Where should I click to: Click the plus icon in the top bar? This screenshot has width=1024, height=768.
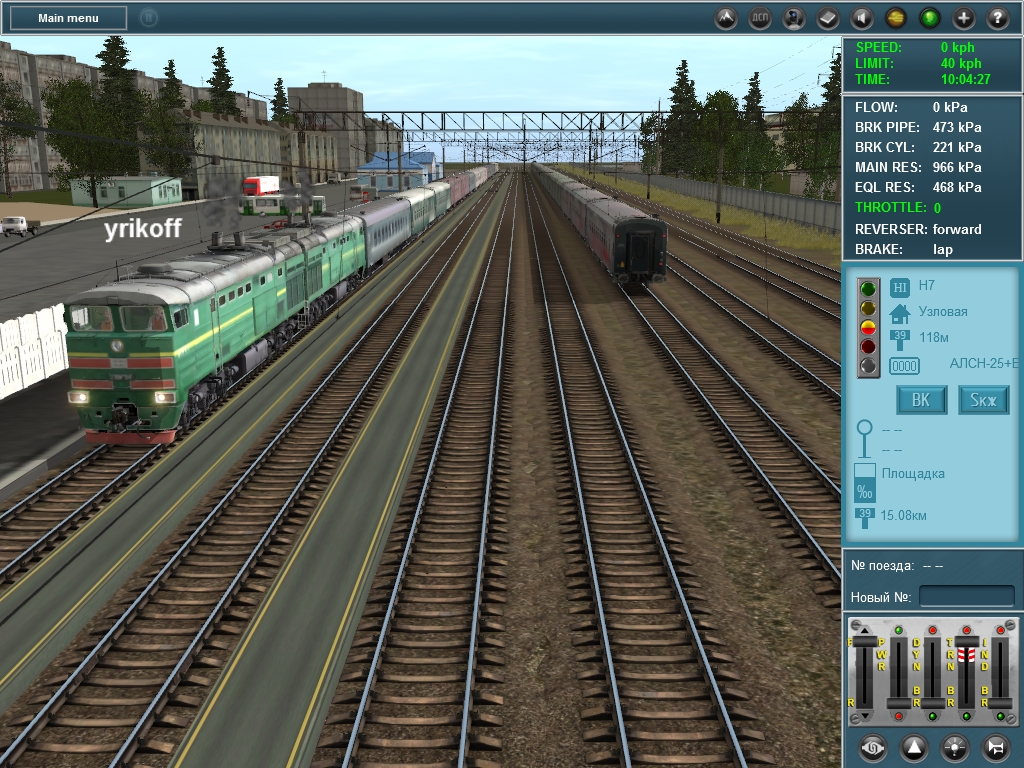(x=964, y=18)
